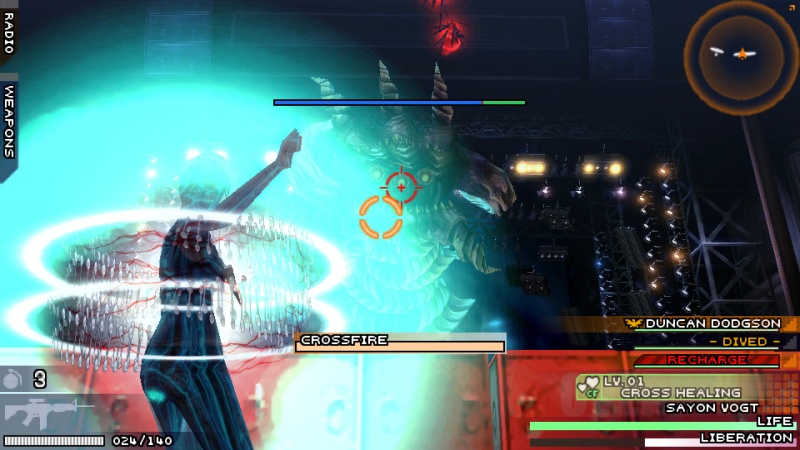Screen dimensions: 800x450
Task: Select the grenade icon
Action: [14, 379]
